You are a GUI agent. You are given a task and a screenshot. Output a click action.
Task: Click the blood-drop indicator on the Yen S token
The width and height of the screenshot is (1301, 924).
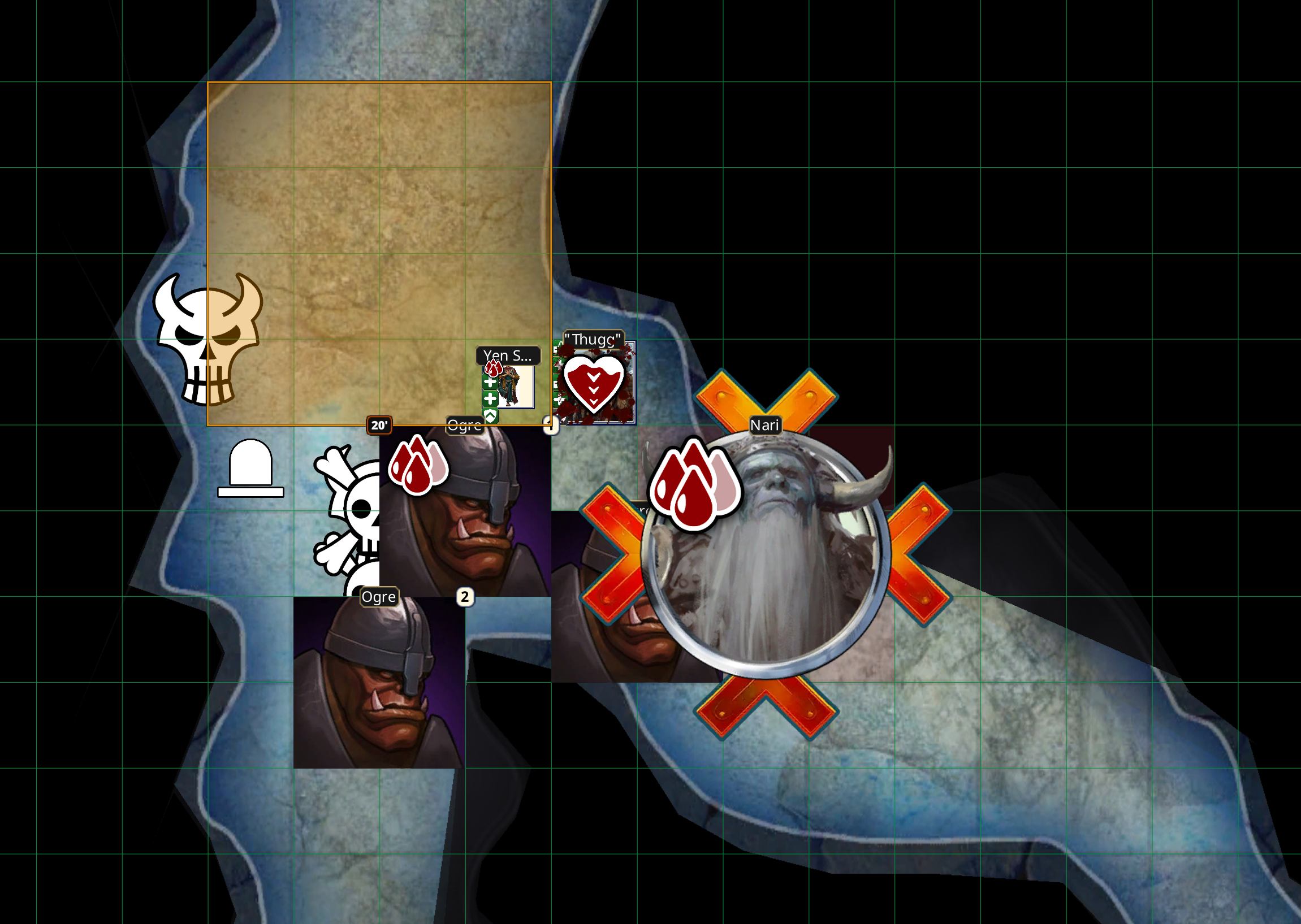coord(494,368)
